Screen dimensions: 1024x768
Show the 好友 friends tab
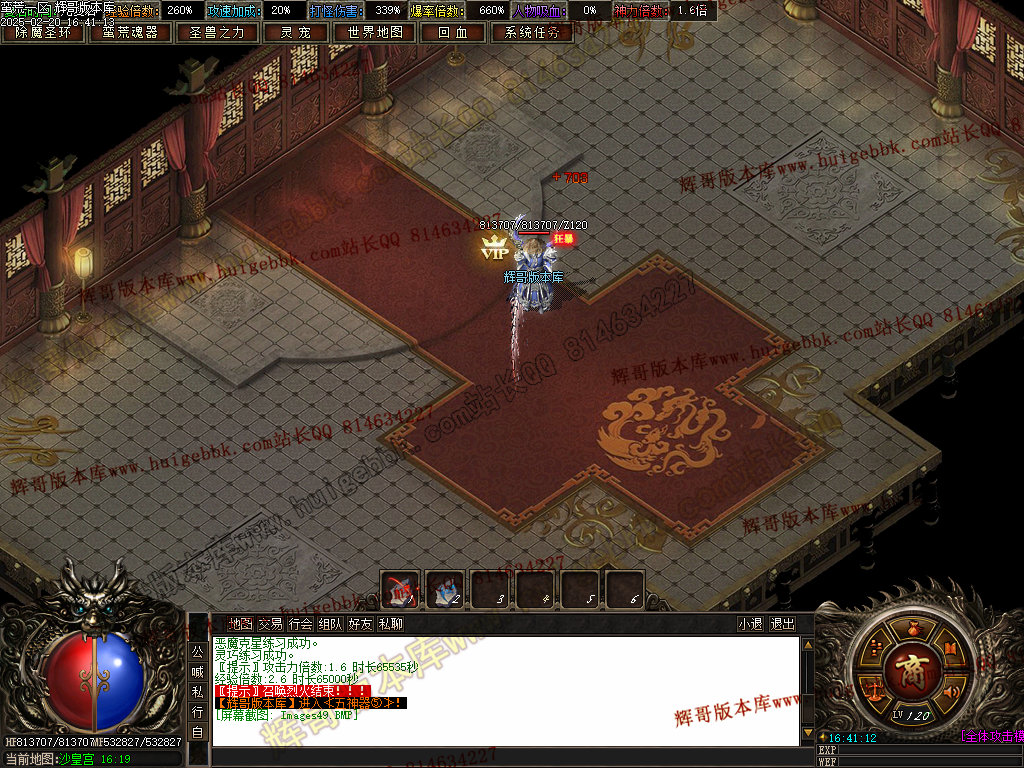click(x=360, y=624)
